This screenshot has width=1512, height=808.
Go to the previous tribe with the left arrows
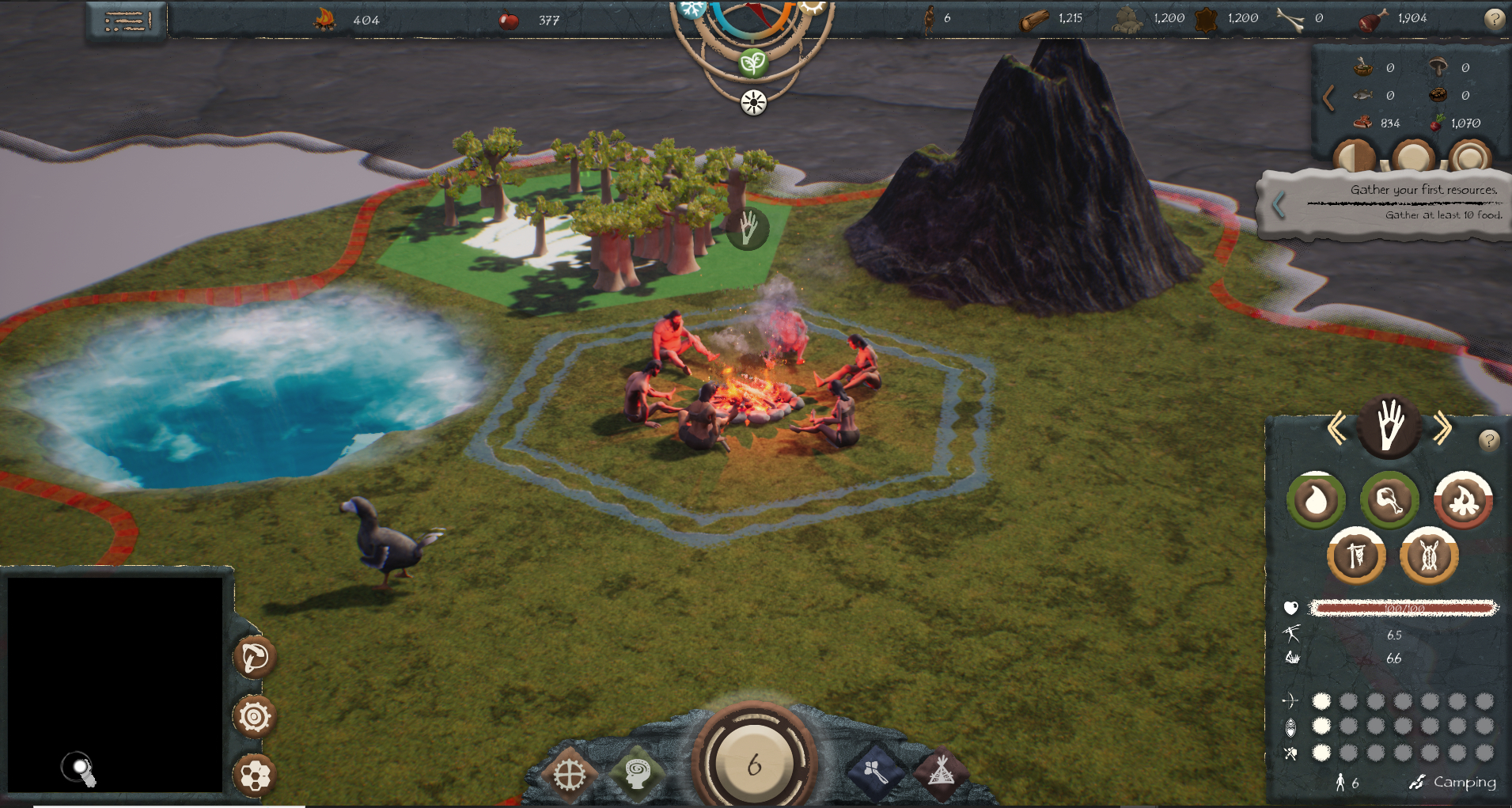(1336, 428)
